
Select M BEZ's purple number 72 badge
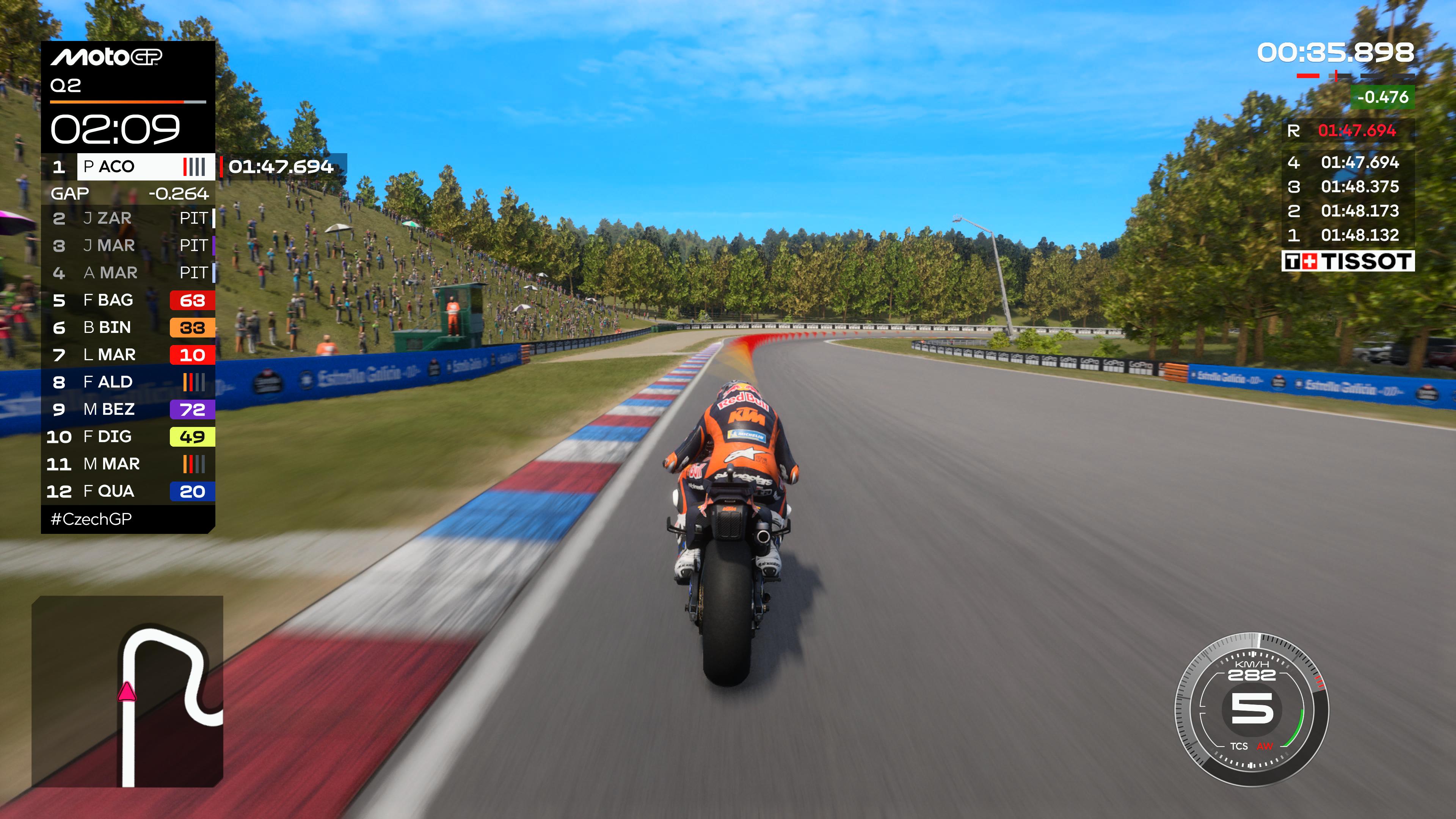(192, 409)
